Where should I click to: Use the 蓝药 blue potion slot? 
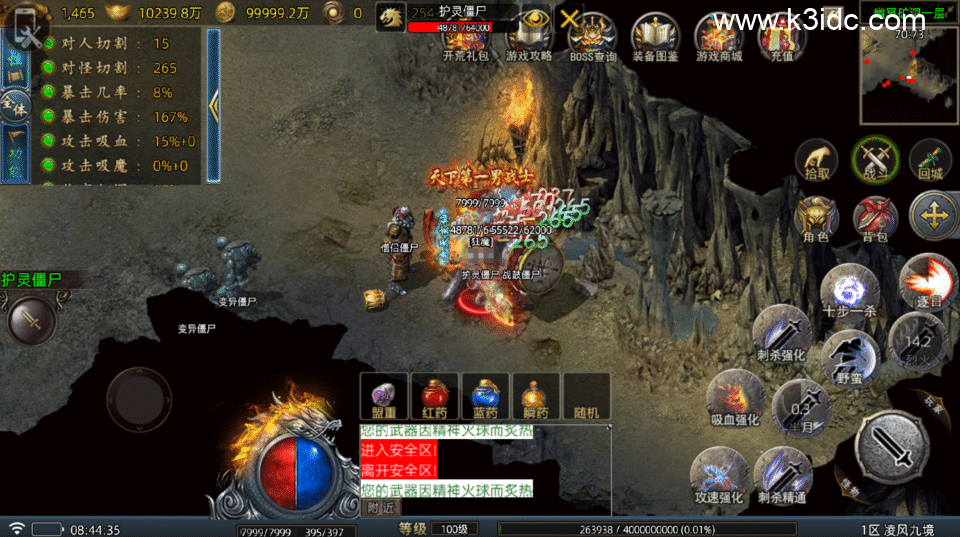(x=486, y=396)
